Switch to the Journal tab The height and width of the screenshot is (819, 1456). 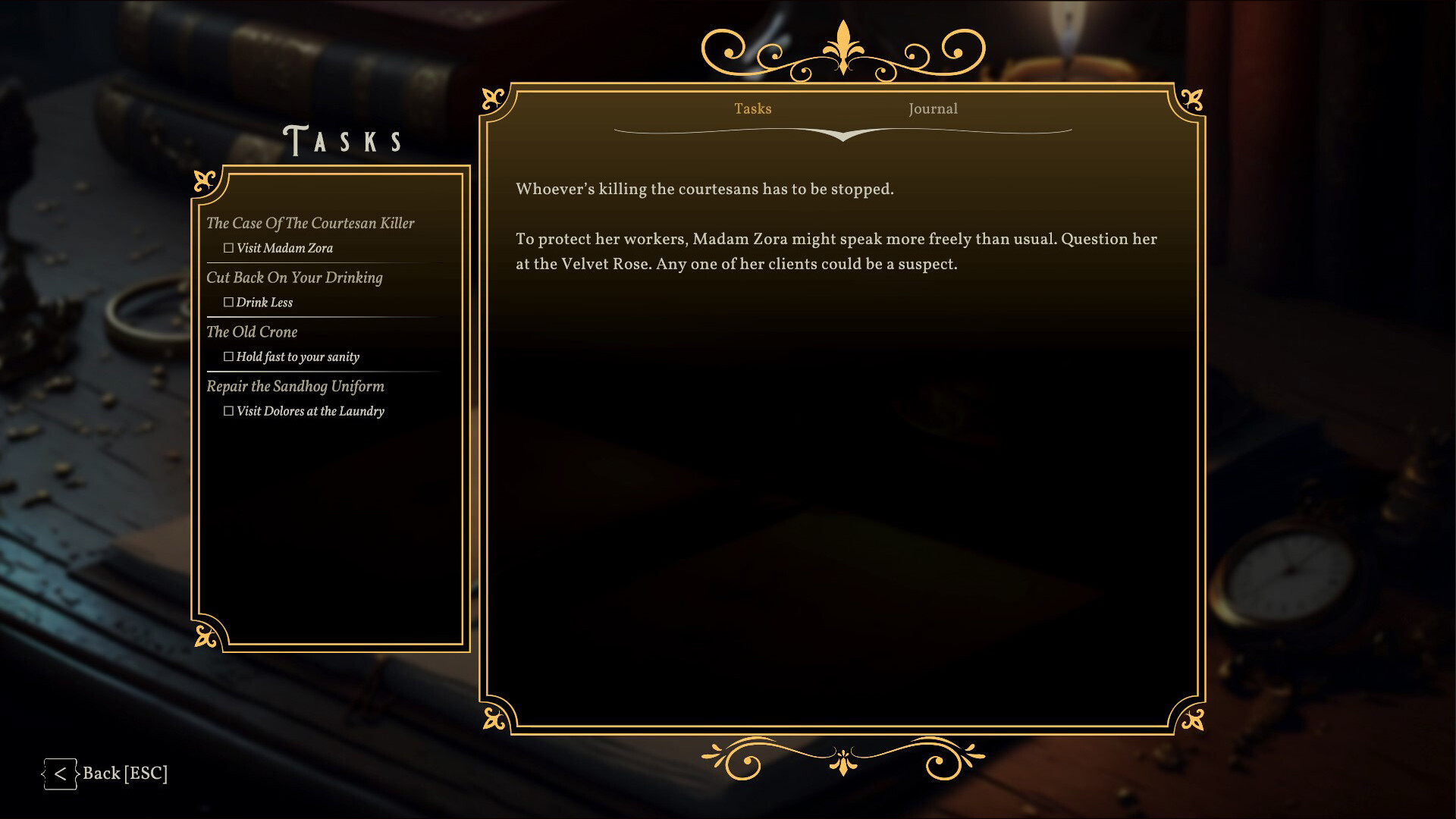point(933,108)
